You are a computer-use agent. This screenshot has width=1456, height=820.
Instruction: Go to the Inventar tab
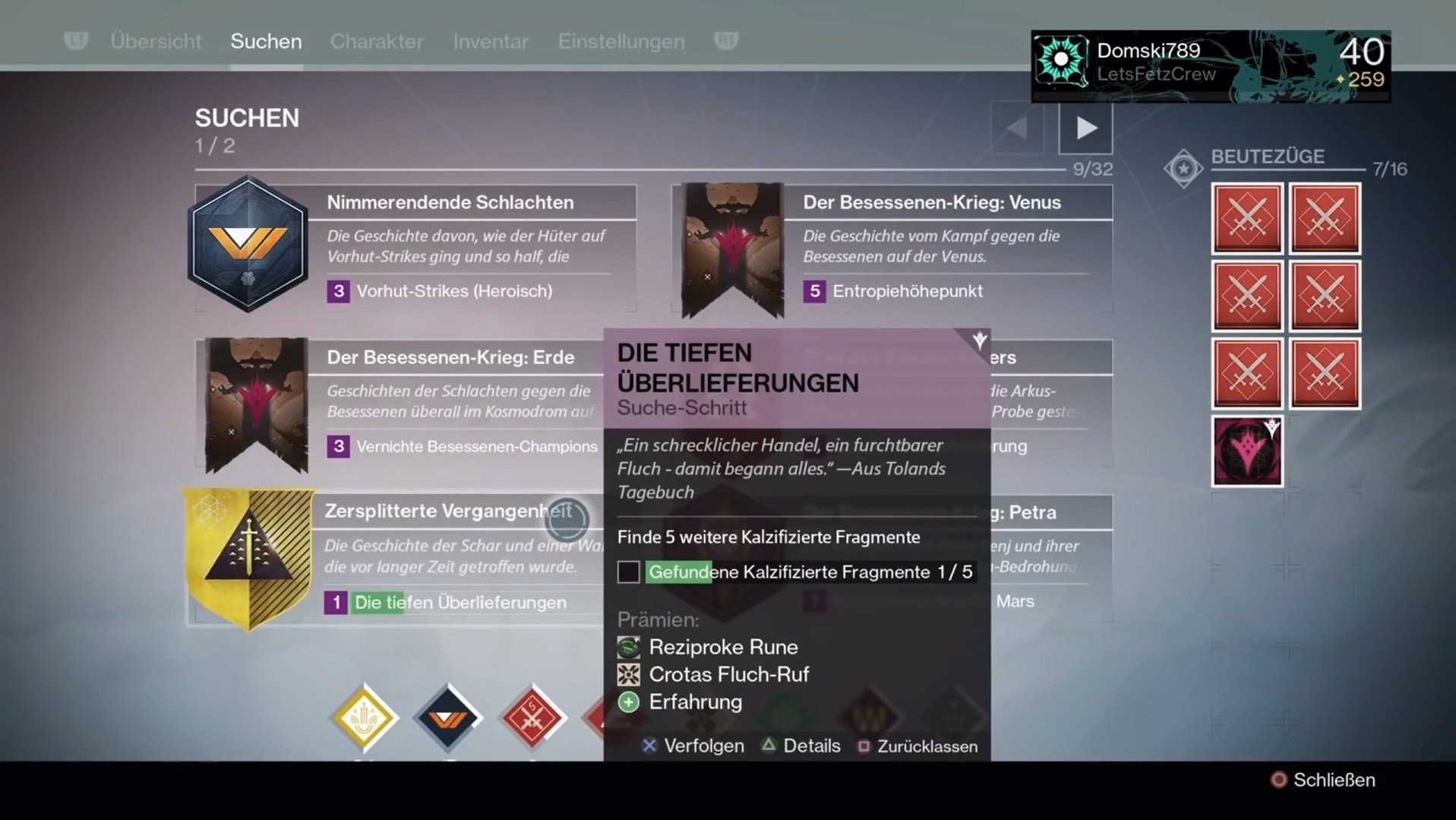click(x=491, y=41)
